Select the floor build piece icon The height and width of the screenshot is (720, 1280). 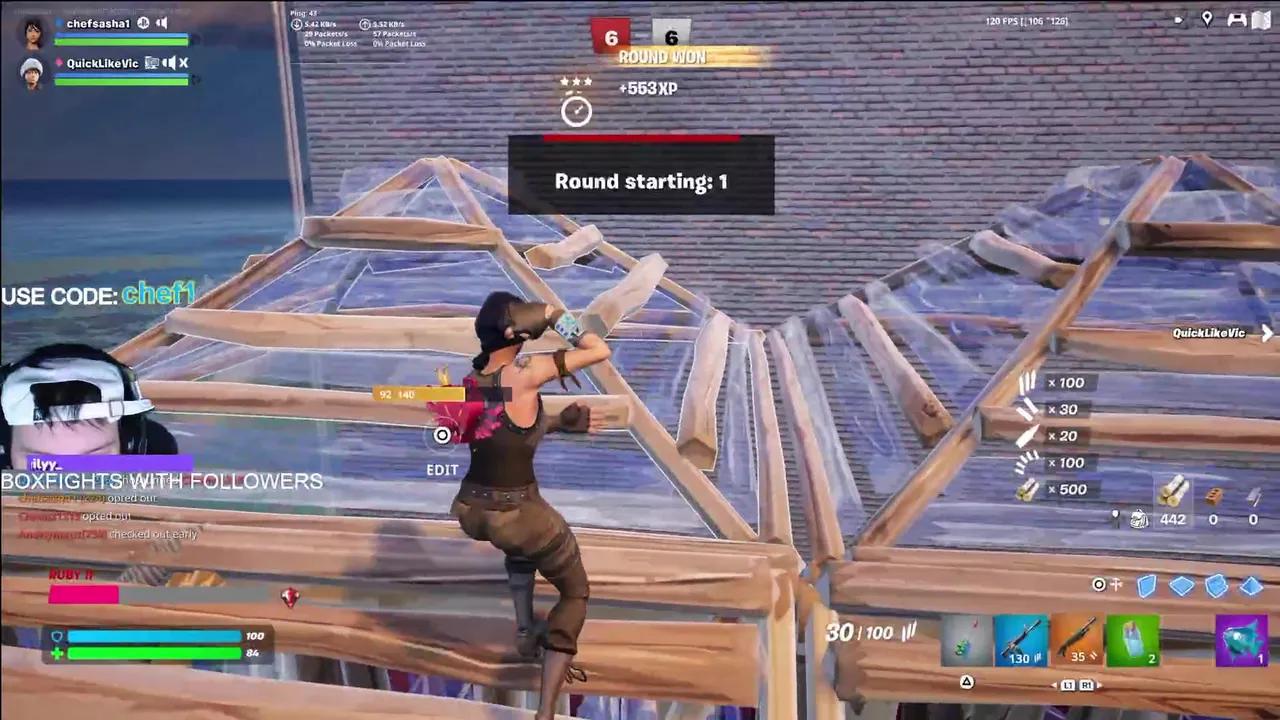click(x=1181, y=587)
